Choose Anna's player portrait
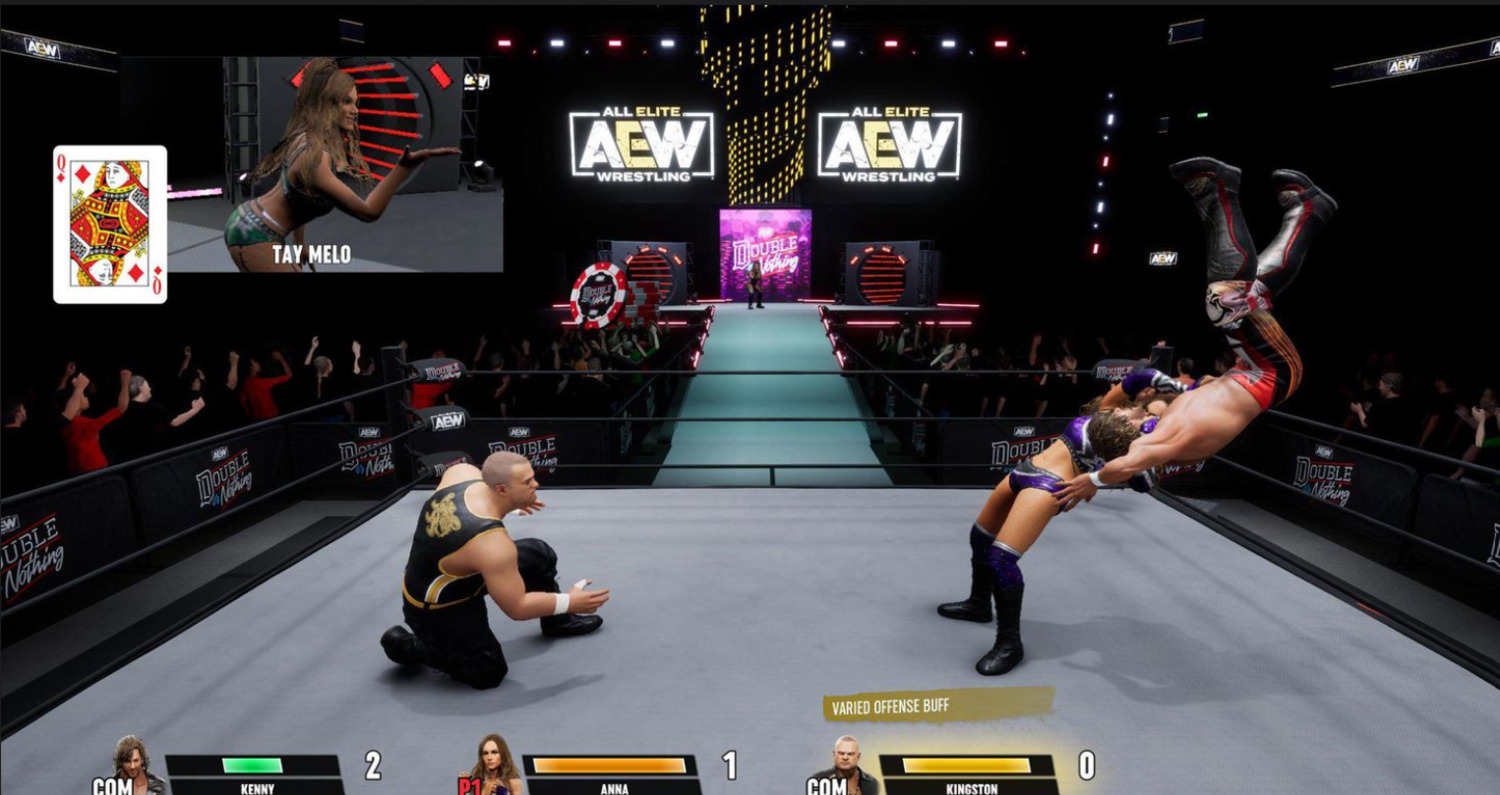 (494, 766)
